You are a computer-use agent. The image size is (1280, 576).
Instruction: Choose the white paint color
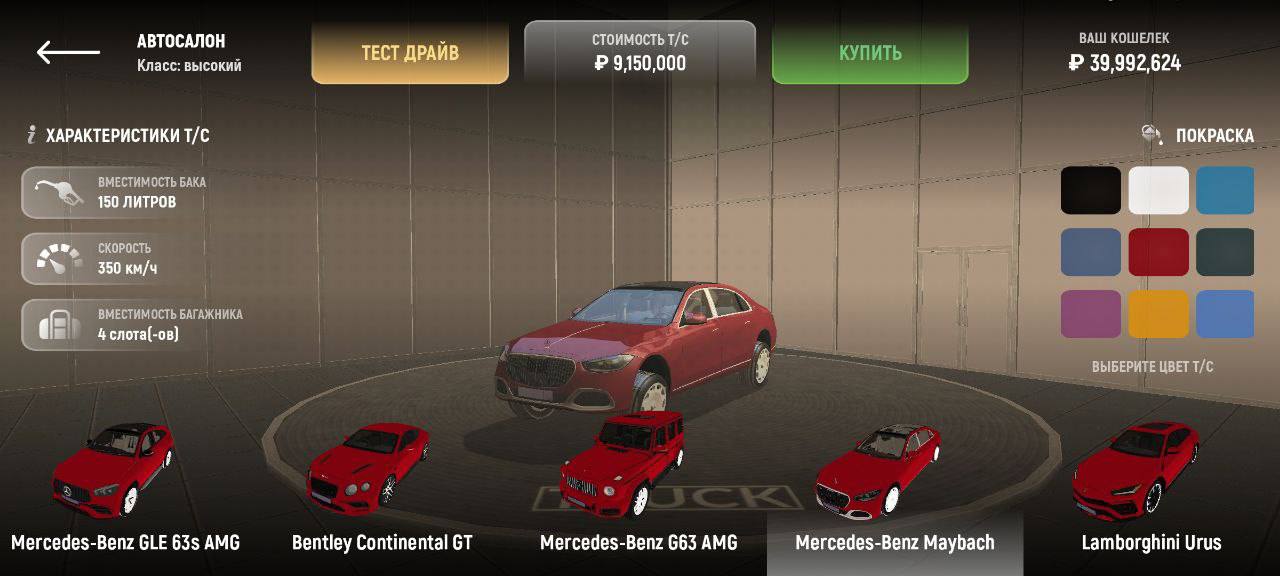coord(1159,191)
